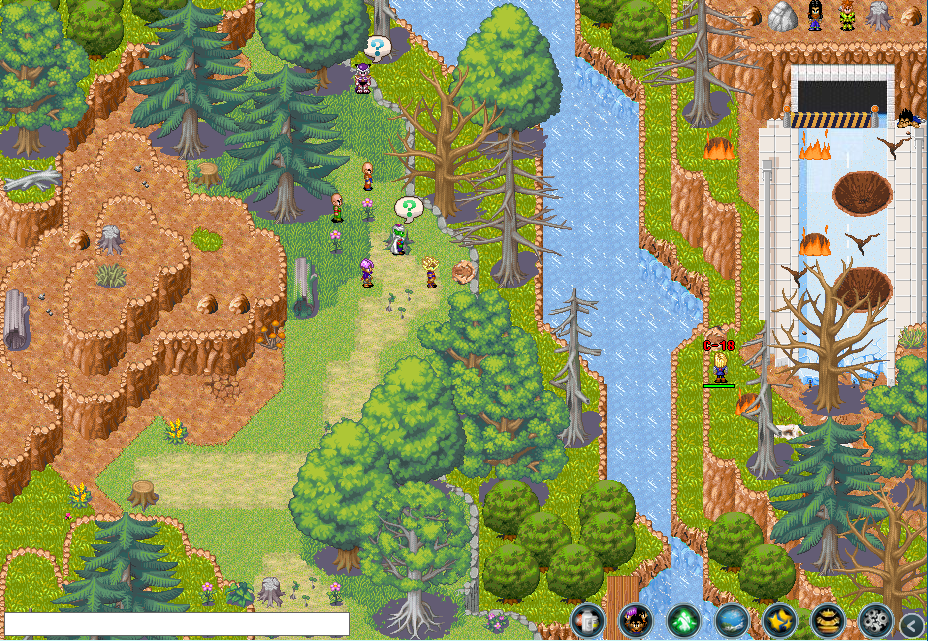This screenshot has width=928, height=641.
Task: Open the world map globe icon
Action: coord(732,621)
